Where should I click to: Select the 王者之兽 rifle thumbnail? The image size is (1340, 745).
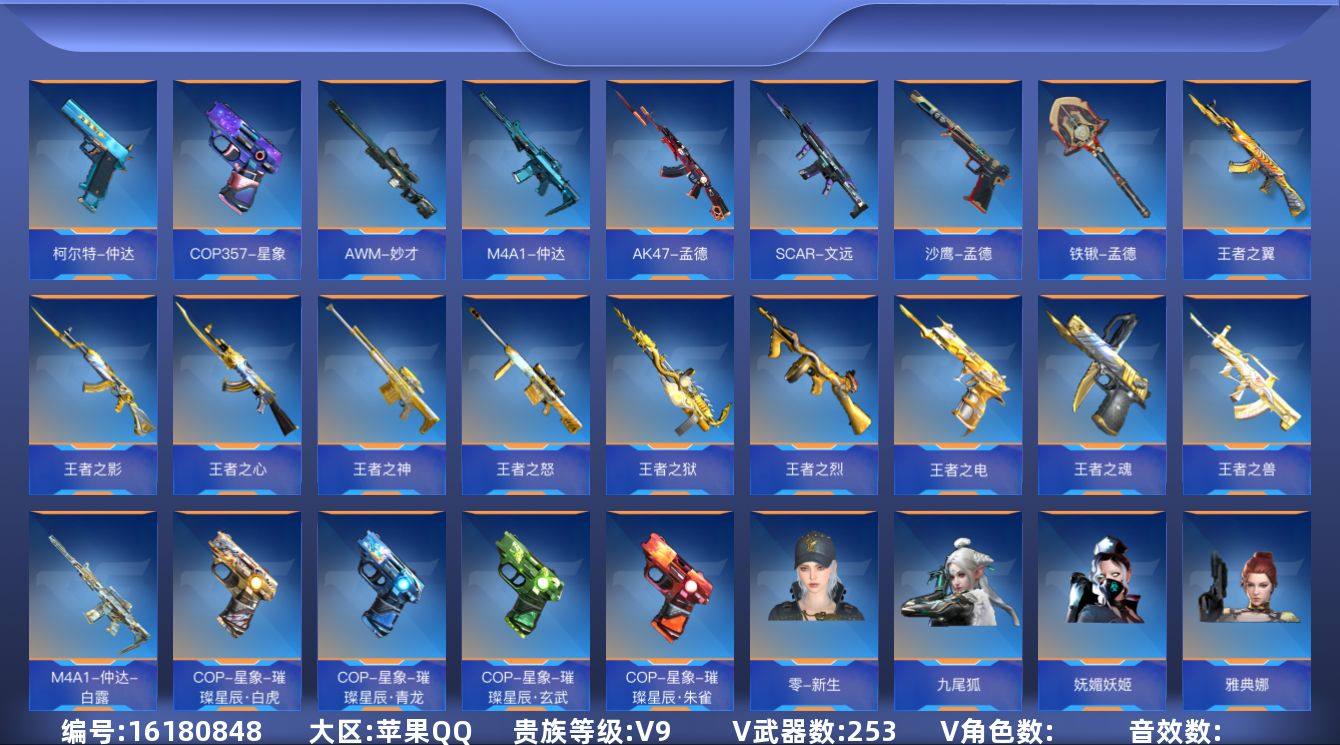(1247, 385)
